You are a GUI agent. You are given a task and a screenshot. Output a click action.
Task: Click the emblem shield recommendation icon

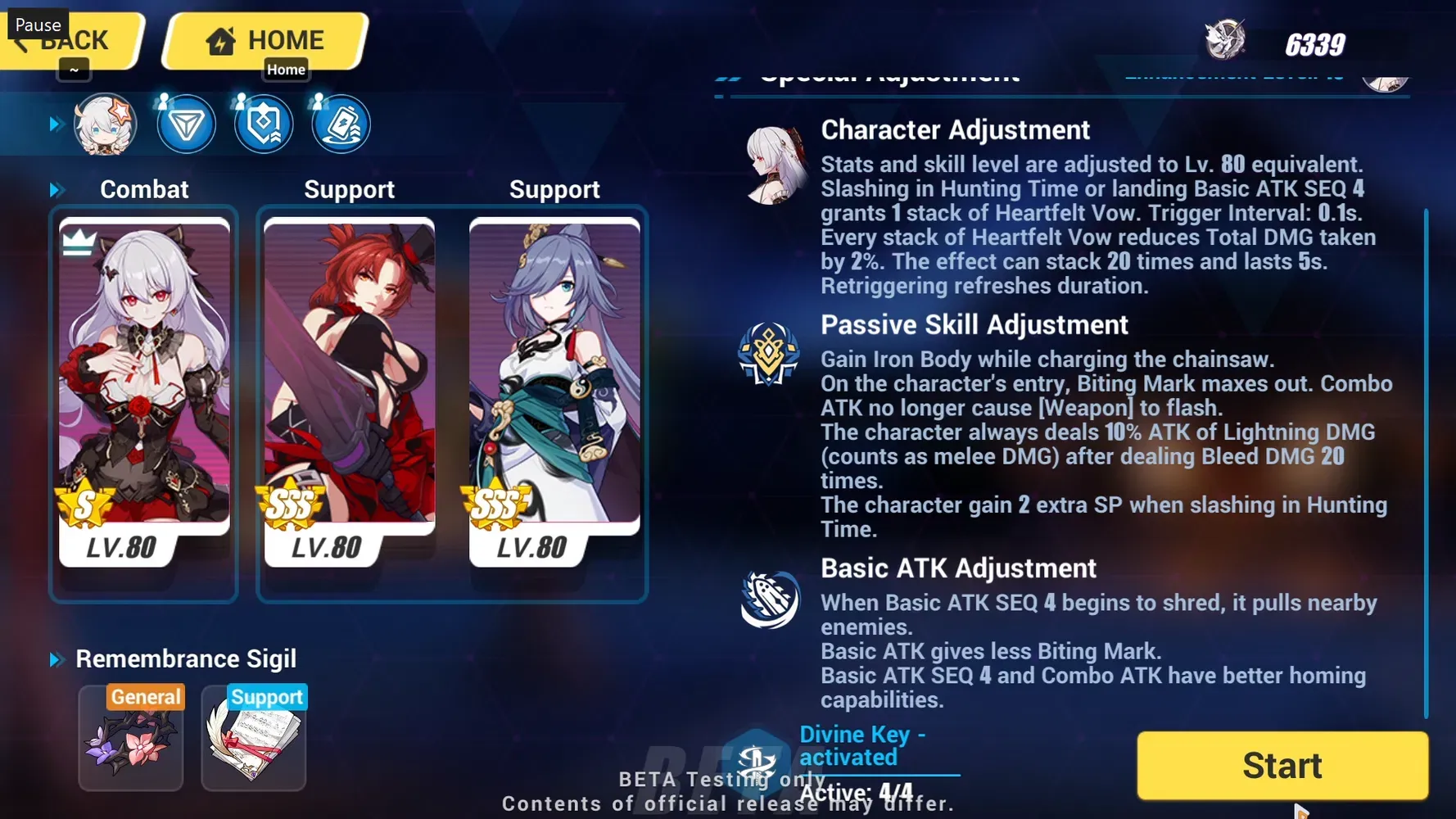click(x=263, y=124)
